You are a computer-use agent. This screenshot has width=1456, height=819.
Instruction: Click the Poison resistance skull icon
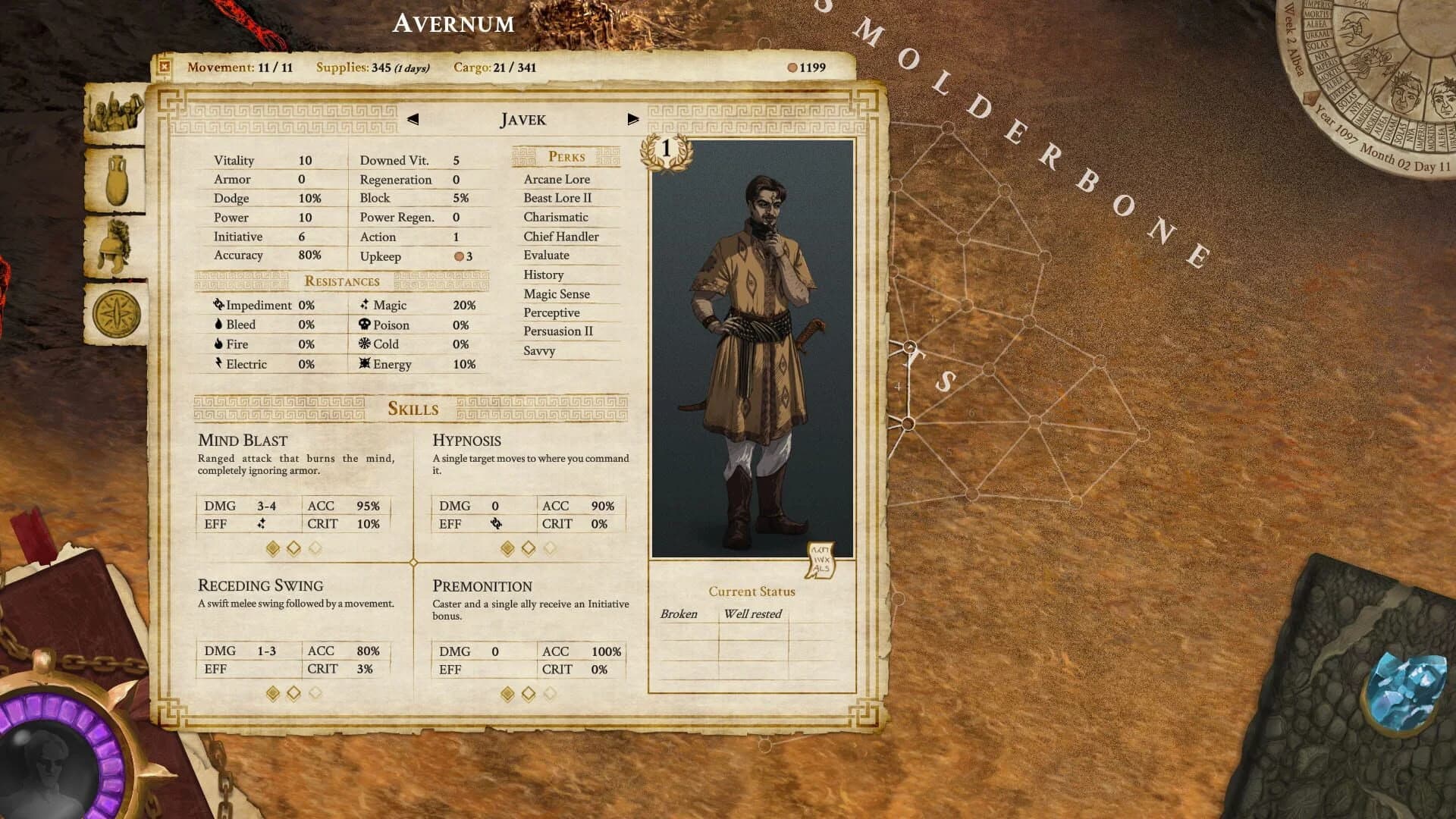click(363, 325)
